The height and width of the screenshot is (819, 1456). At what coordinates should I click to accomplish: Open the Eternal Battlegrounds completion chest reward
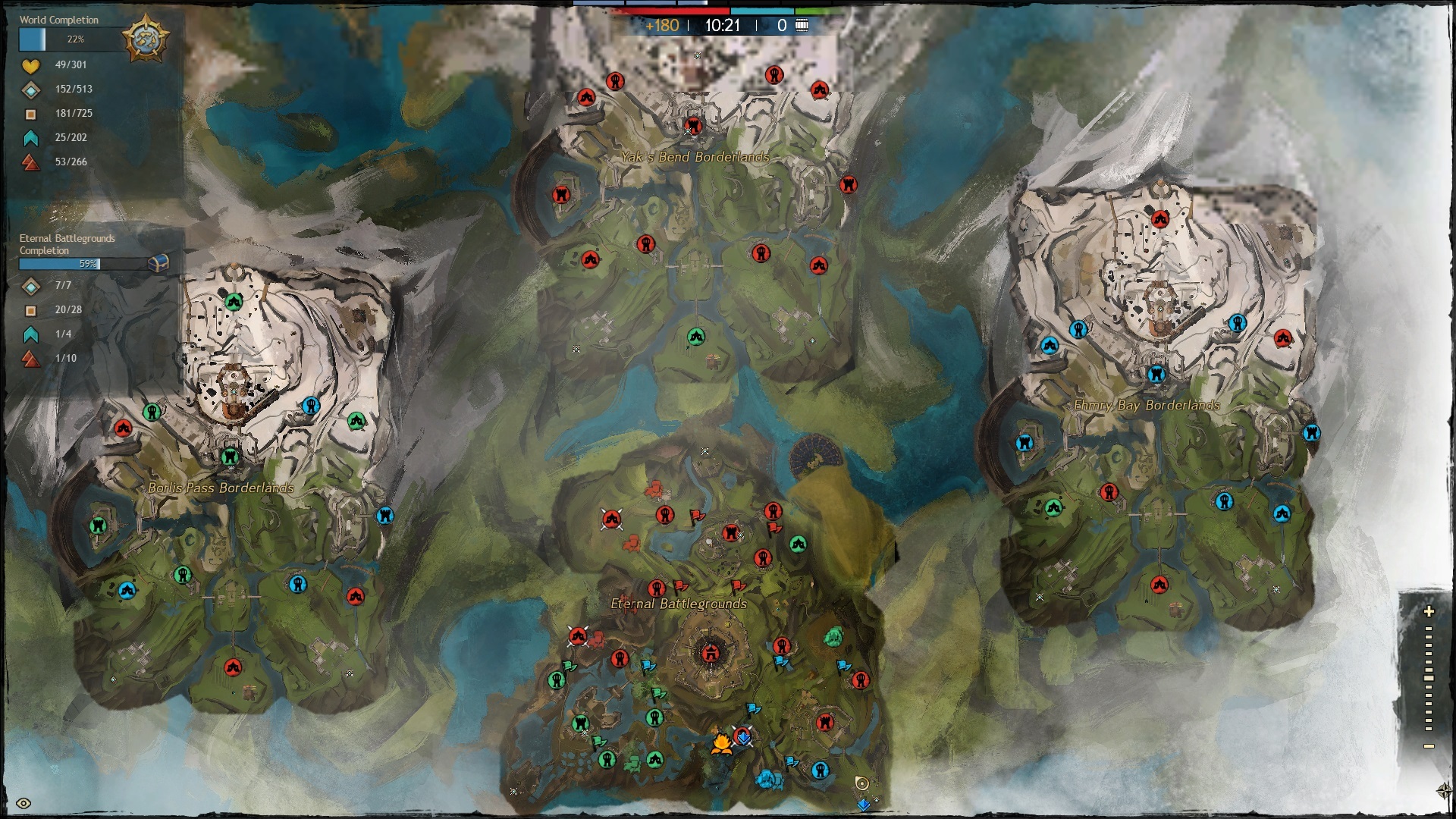point(158,263)
